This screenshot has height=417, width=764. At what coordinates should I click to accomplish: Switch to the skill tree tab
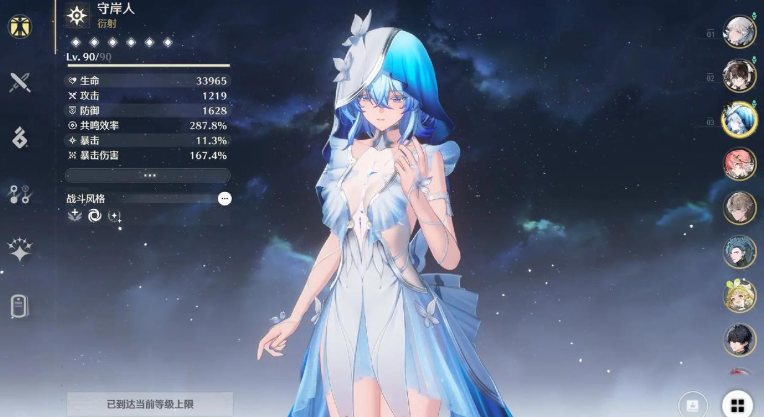tap(19, 194)
